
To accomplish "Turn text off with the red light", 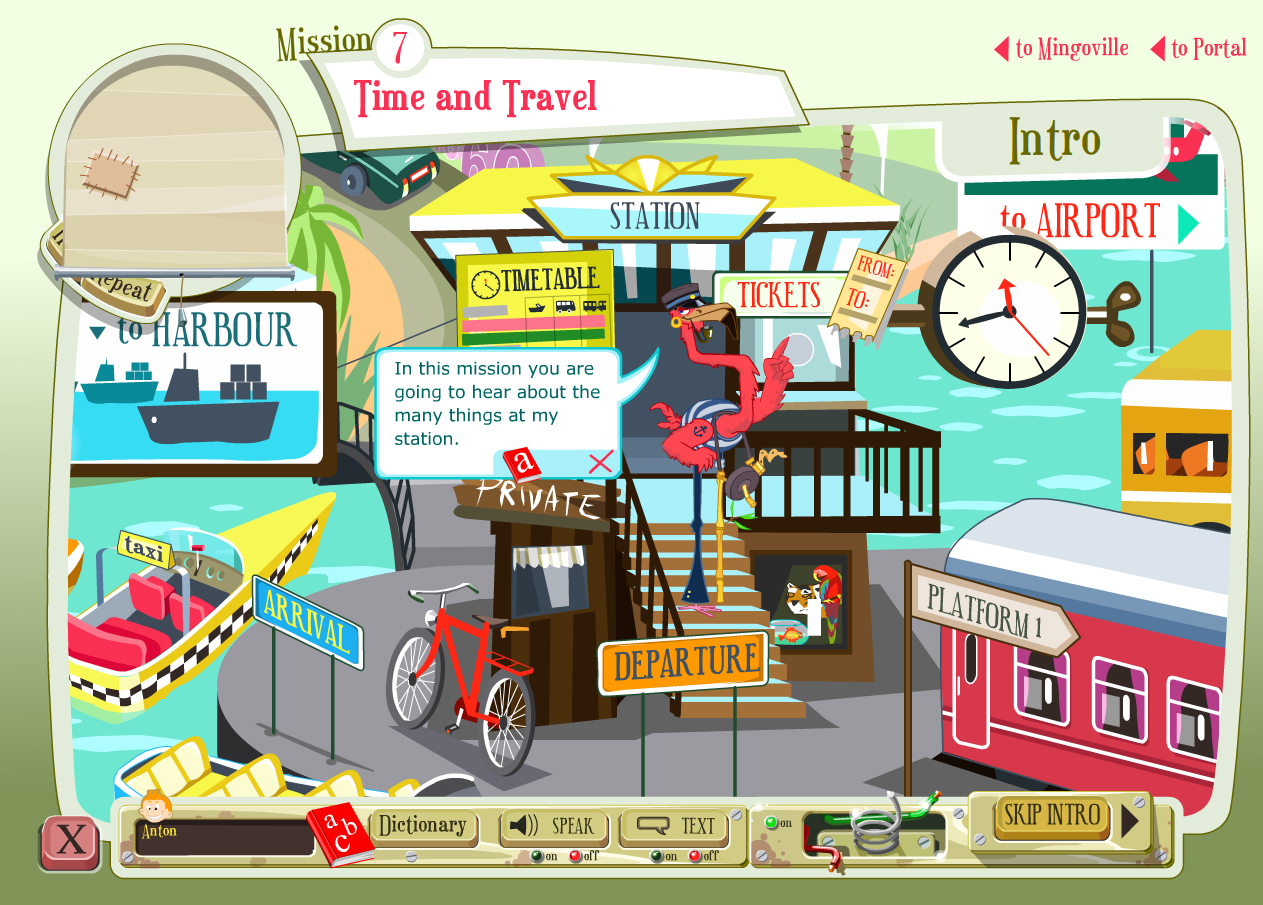I will pos(694,856).
